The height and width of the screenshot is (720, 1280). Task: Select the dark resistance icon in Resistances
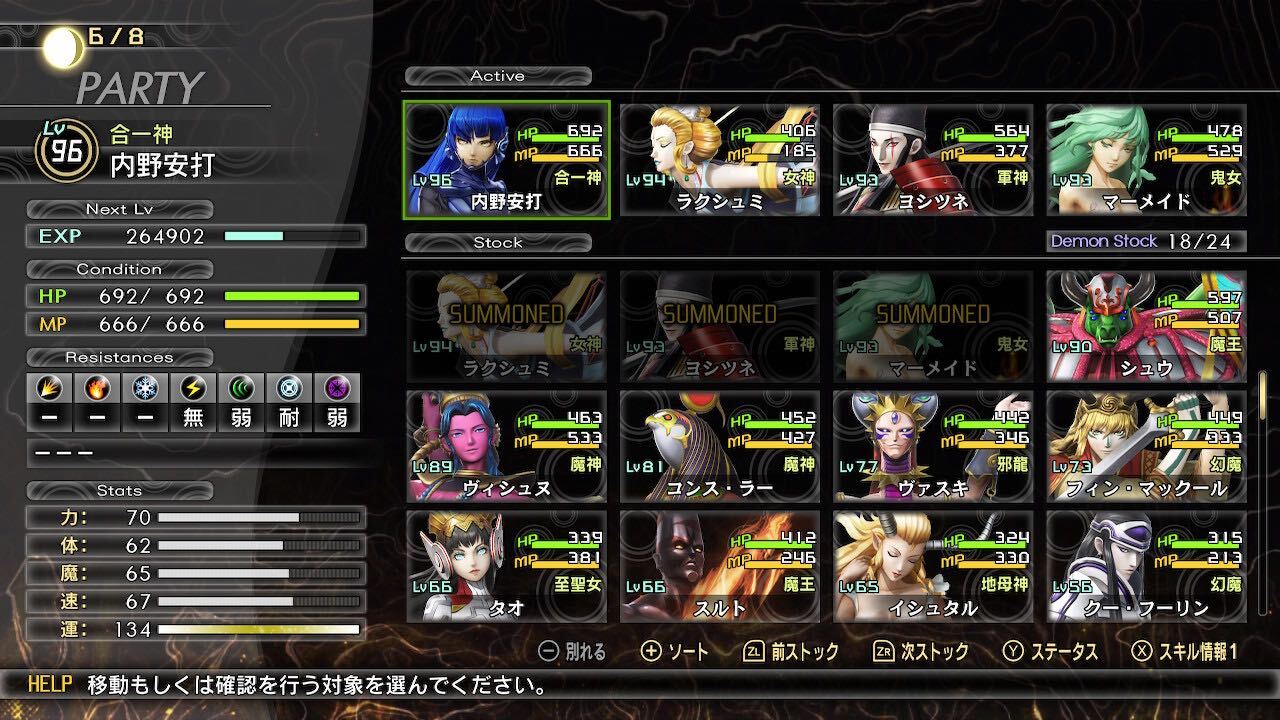[336, 385]
